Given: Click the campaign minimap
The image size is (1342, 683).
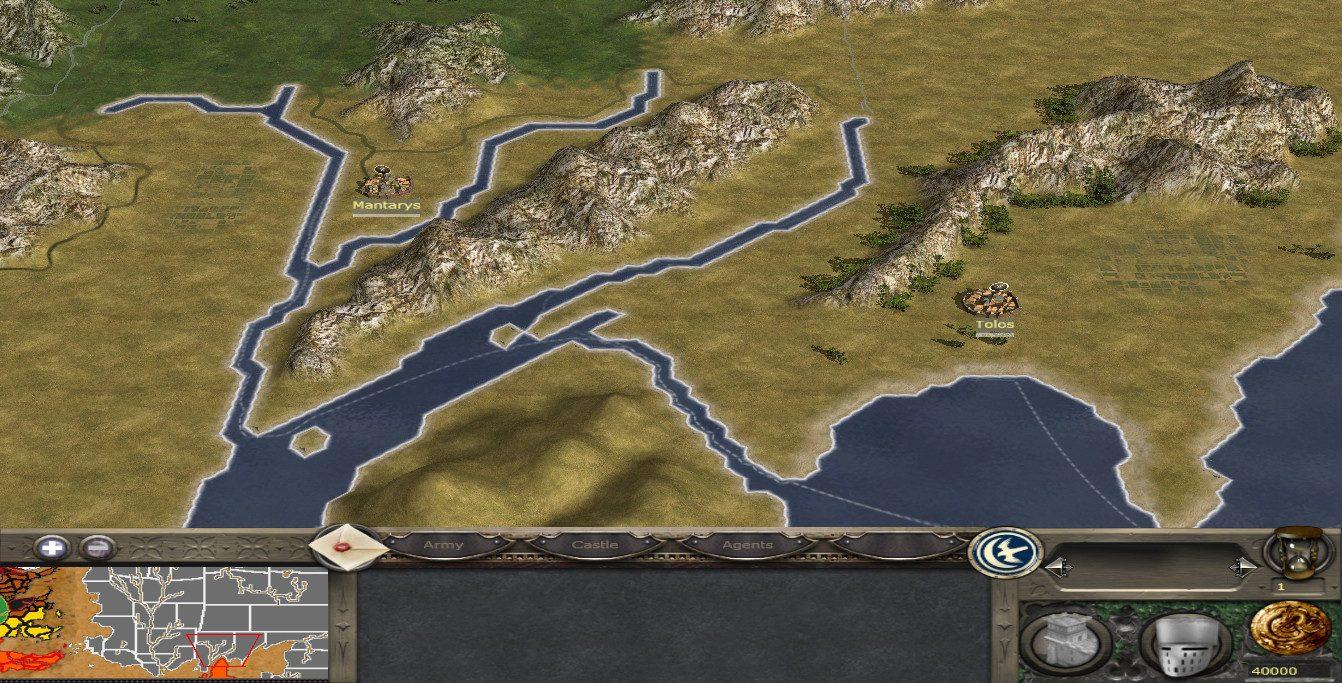Looking at the screenshot, I should tap(164, 619).
